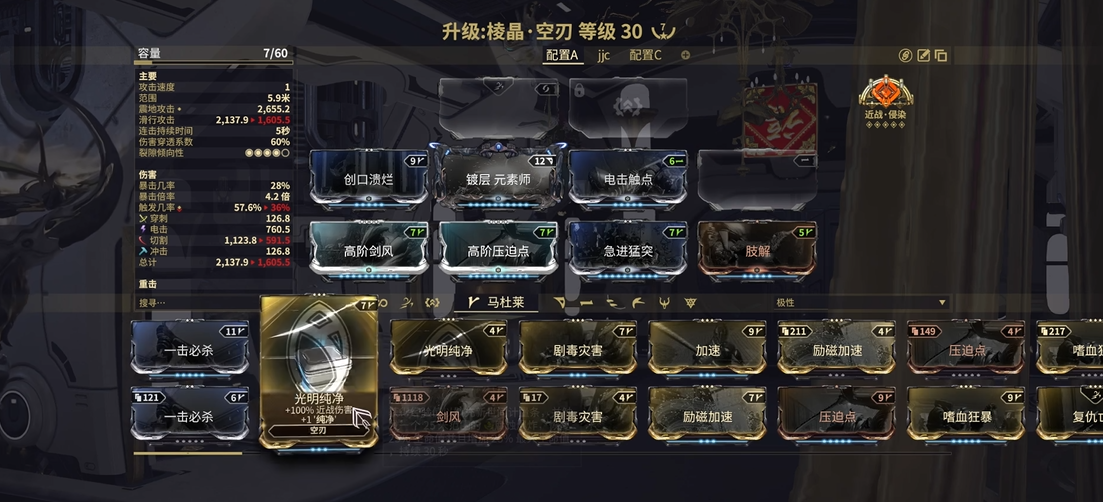
Task: Choose the 压迫点 mod with 149 copies
Action: 966,350
